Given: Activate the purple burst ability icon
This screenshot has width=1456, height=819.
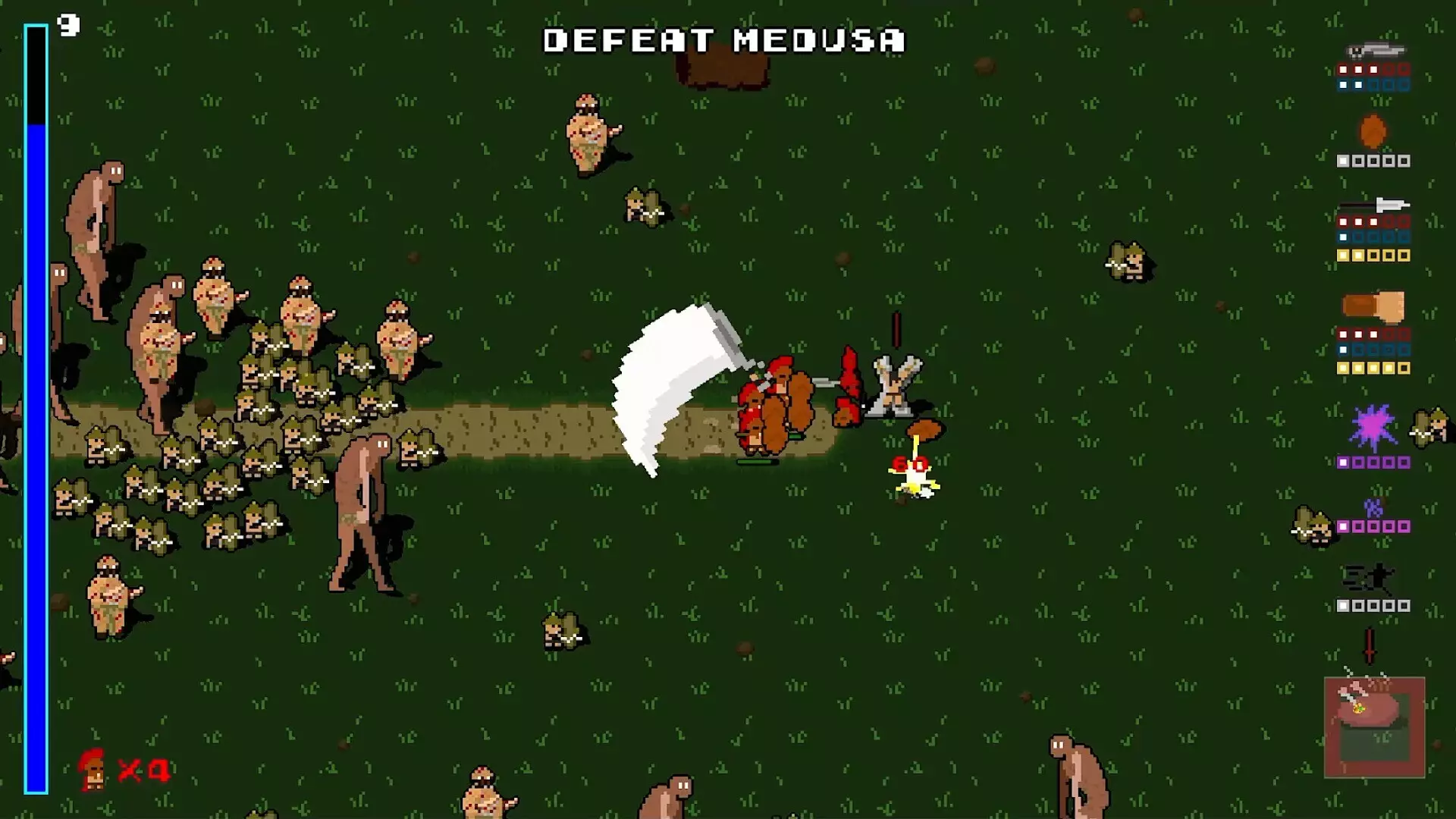Looking at the screenshot, I should [1373, 428].
